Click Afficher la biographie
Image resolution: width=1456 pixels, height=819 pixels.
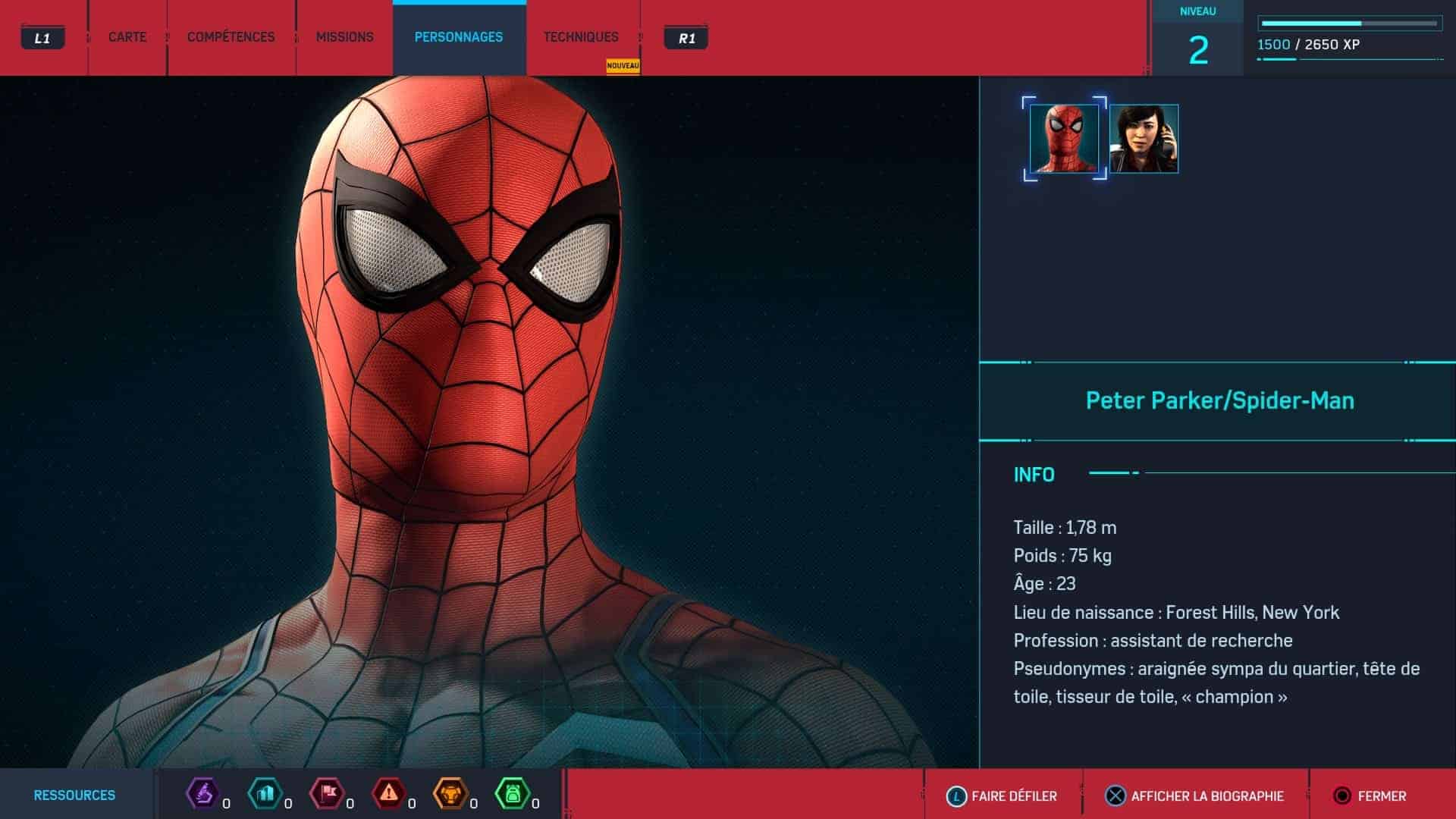tap(1195, 795)
